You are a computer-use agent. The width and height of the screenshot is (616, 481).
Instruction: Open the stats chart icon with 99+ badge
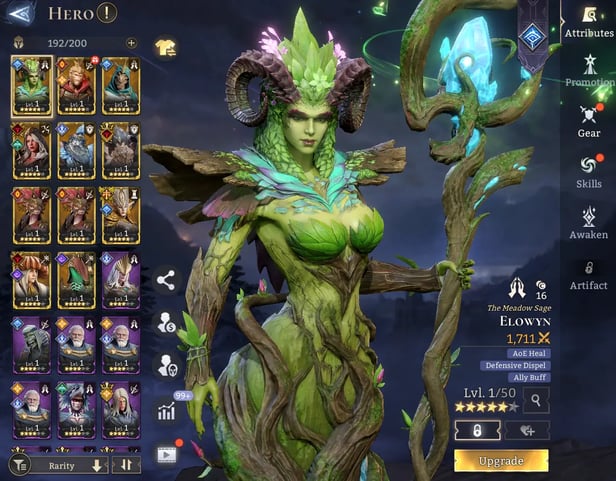[166, 410]
